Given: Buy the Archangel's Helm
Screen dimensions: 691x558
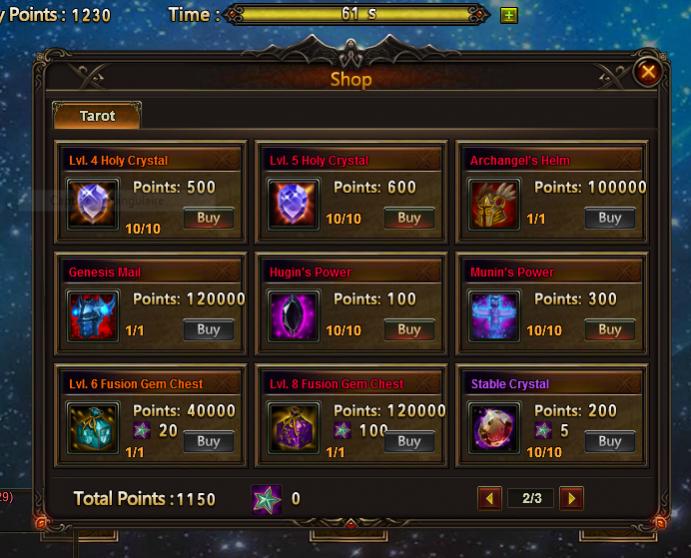Looking at the screenshot, I should tap(609, 217).
